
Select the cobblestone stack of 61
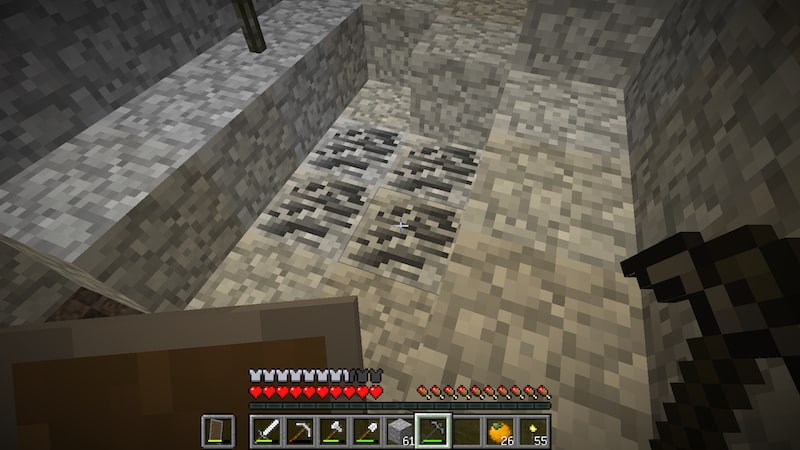[399, 431]
